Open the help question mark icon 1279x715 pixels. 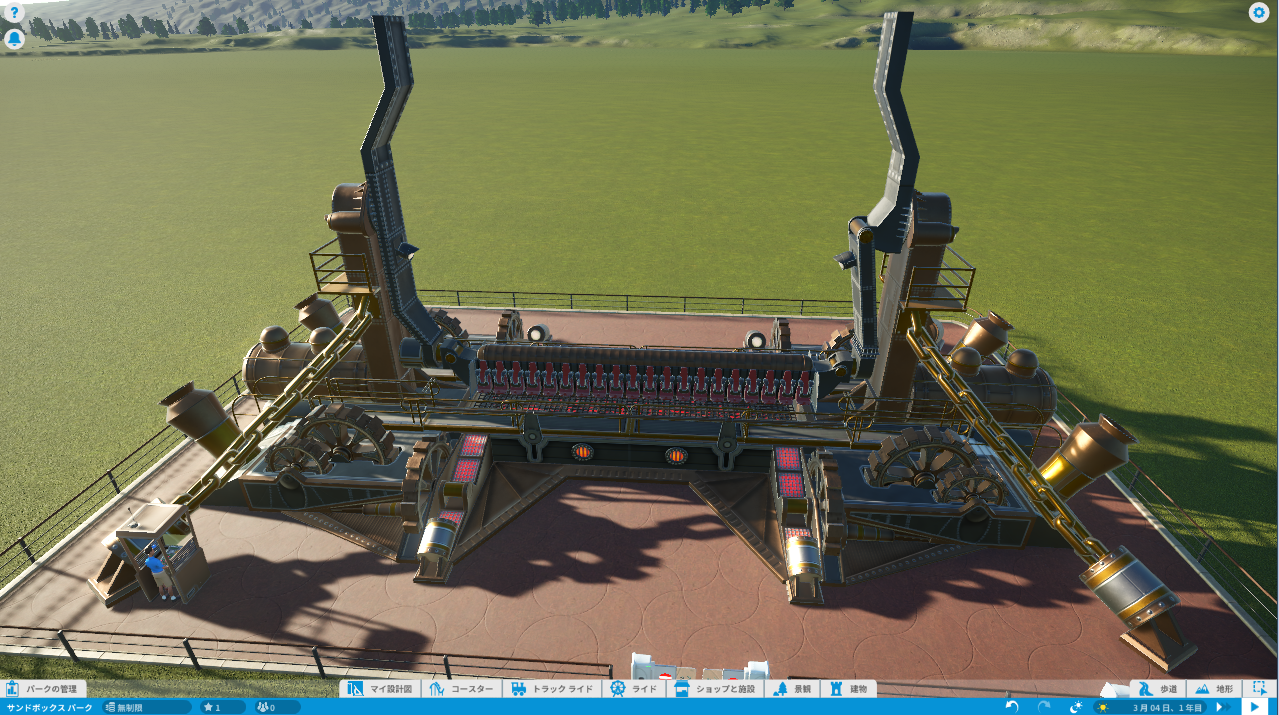[x=14, y=13]
